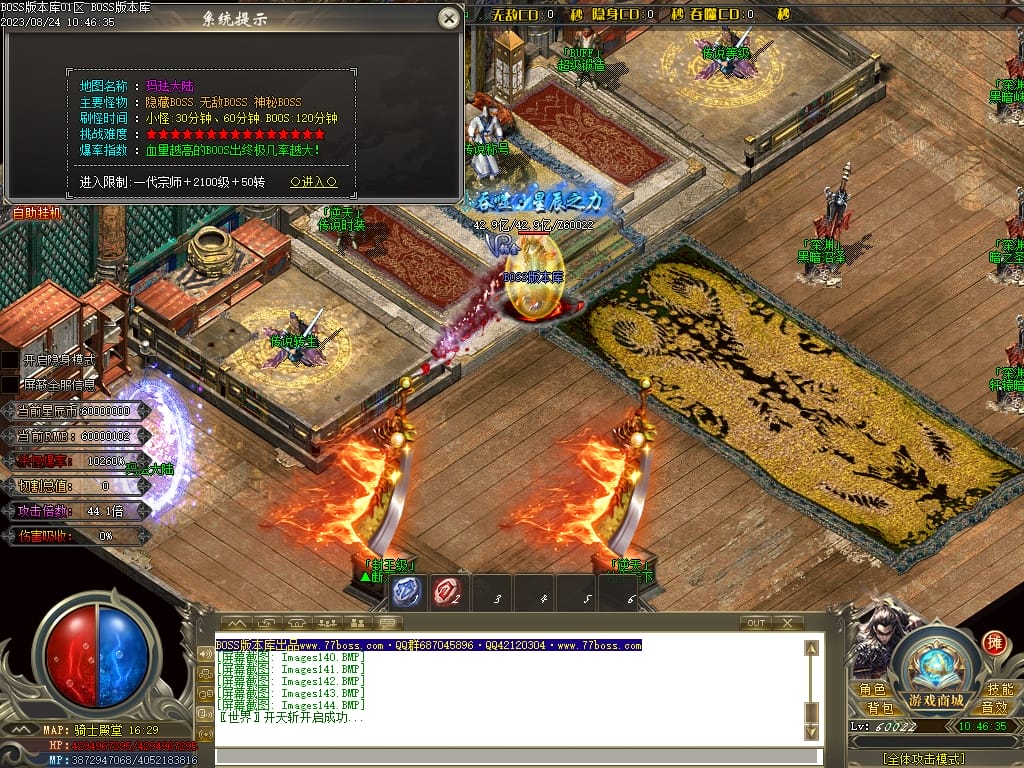Viewport: 1024px width, 768px height.
Task: Use the red stone in hotbar slot 2
Action: click(x=446, y=593)
